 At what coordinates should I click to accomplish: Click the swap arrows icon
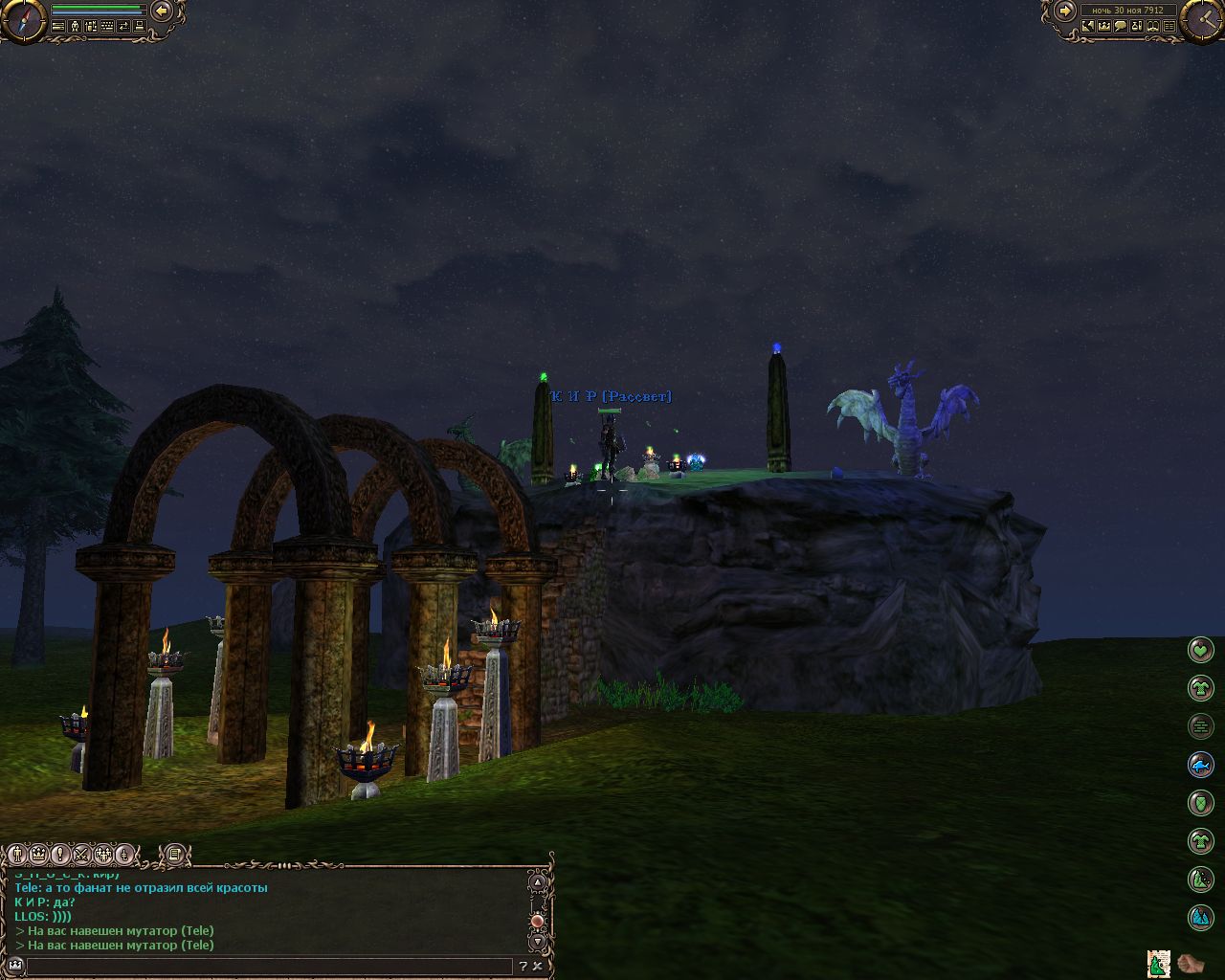click(x=122, y=27)
